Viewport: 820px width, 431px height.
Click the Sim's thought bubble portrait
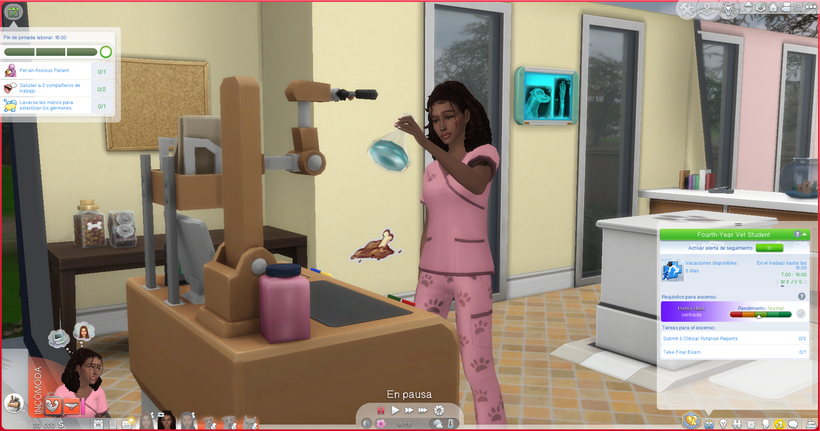coord(84,331)
